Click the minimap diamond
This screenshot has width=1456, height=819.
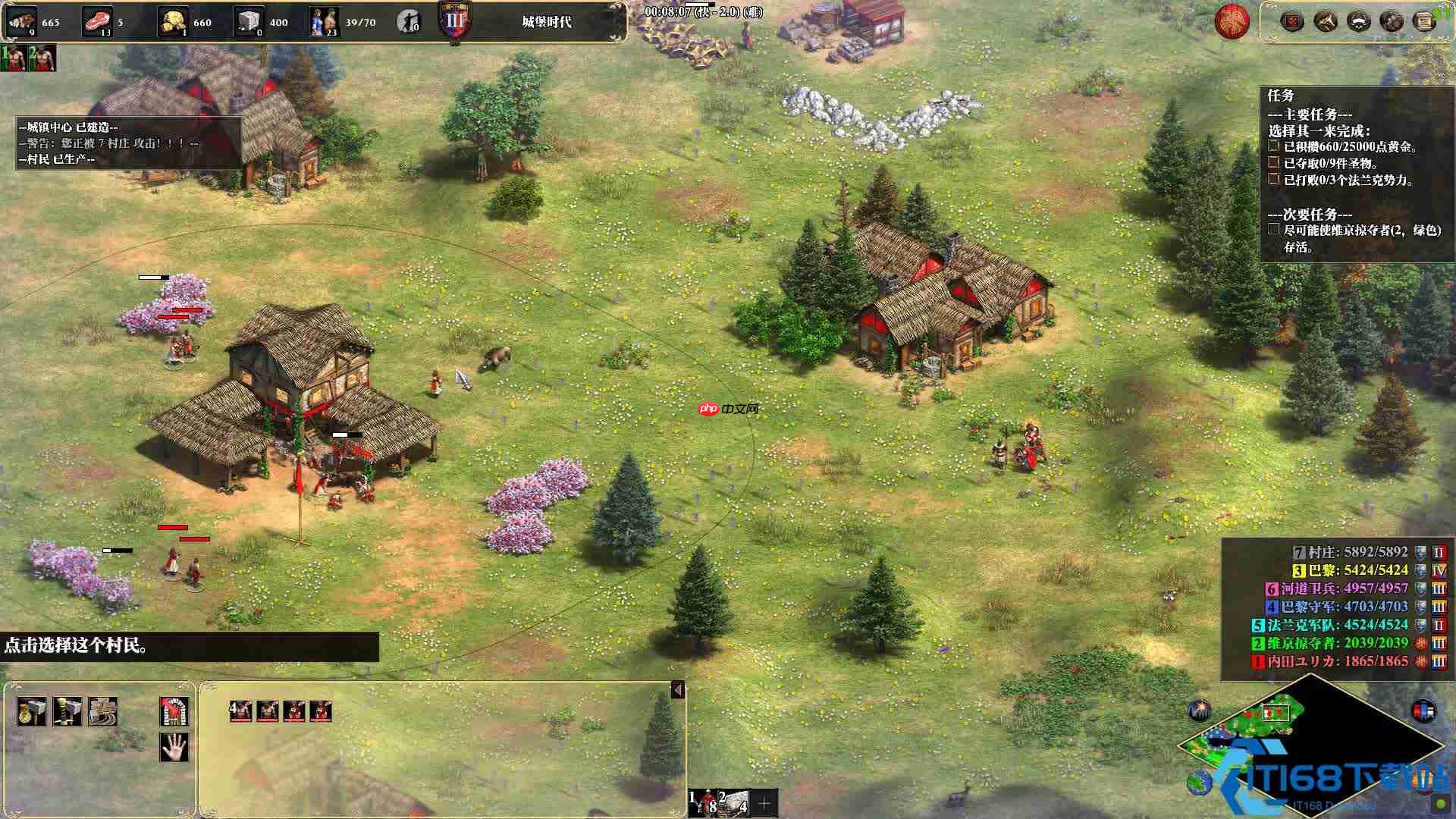tap(1310, 743)
